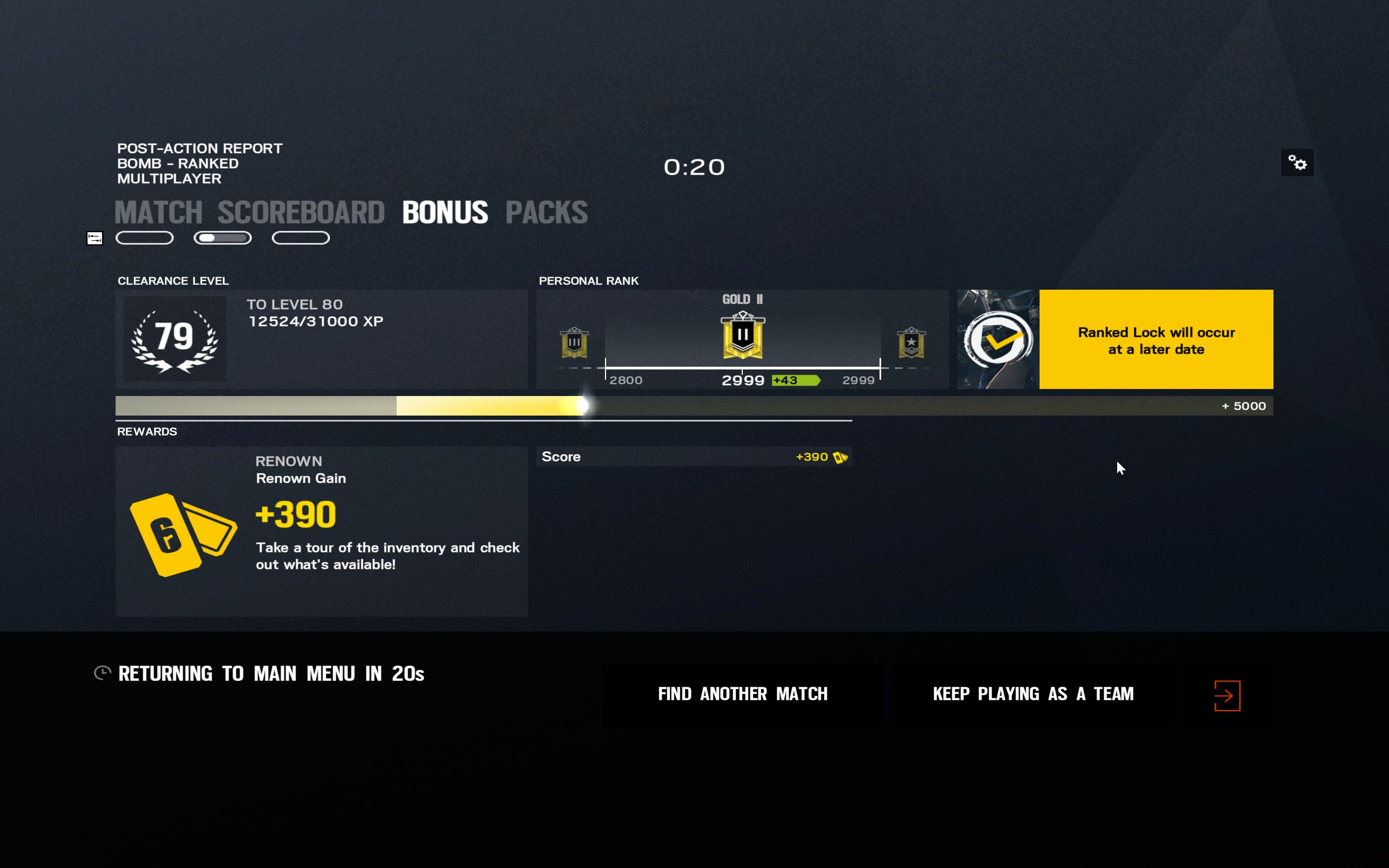
Task: Click the Gold II rank emblem
Action: [743, 336]
